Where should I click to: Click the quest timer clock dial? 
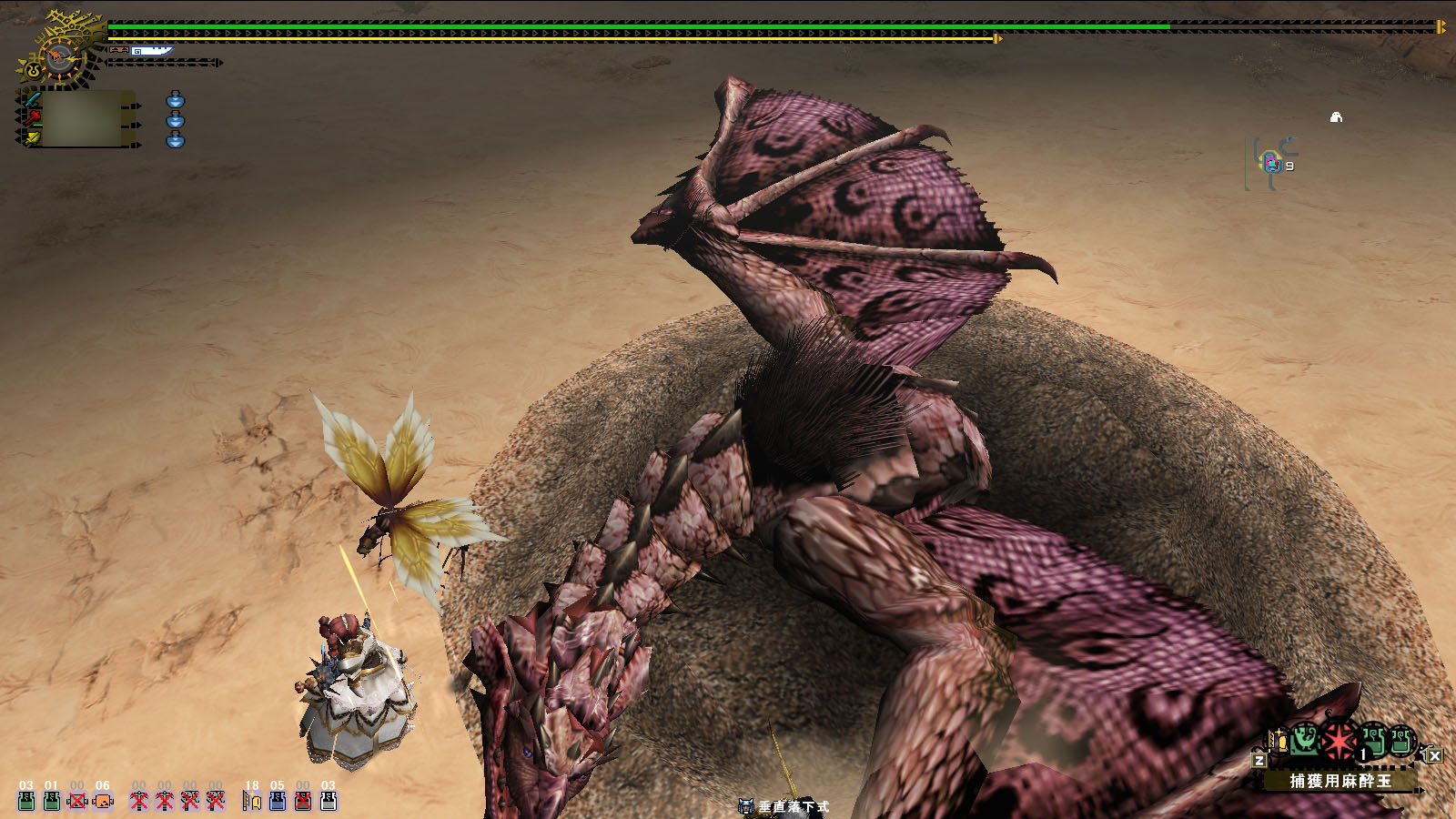(60, 58)
